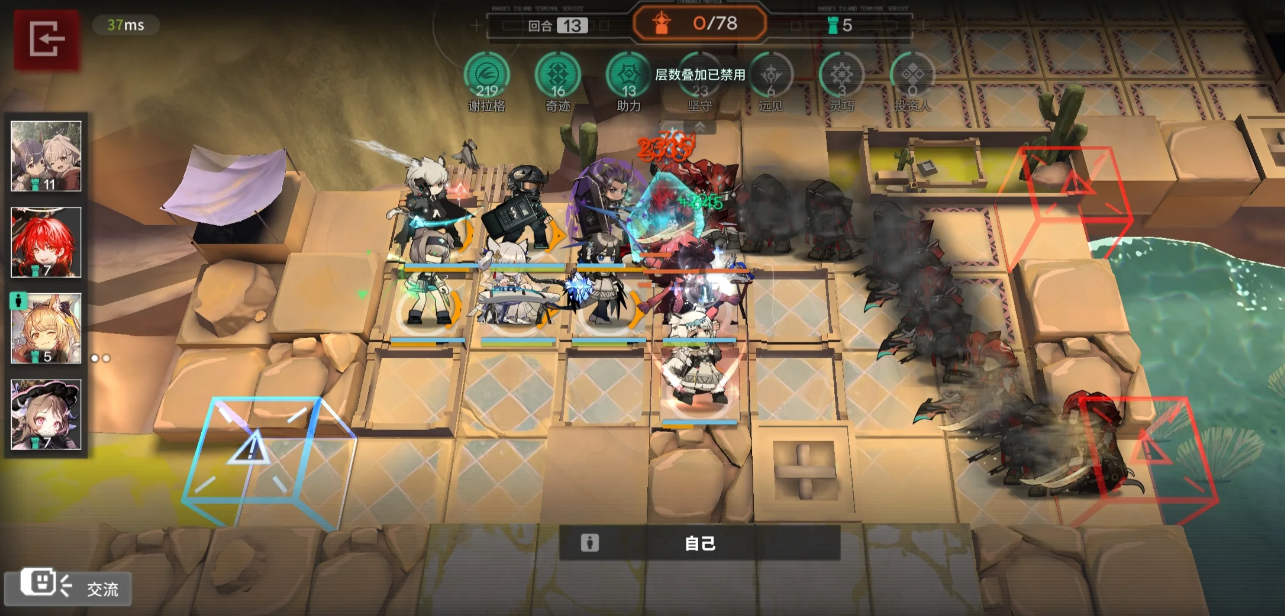Select the 谢拉格 synergy icon
The width and height of the screenshot is (1285, 616).
(x=487, y=75)
